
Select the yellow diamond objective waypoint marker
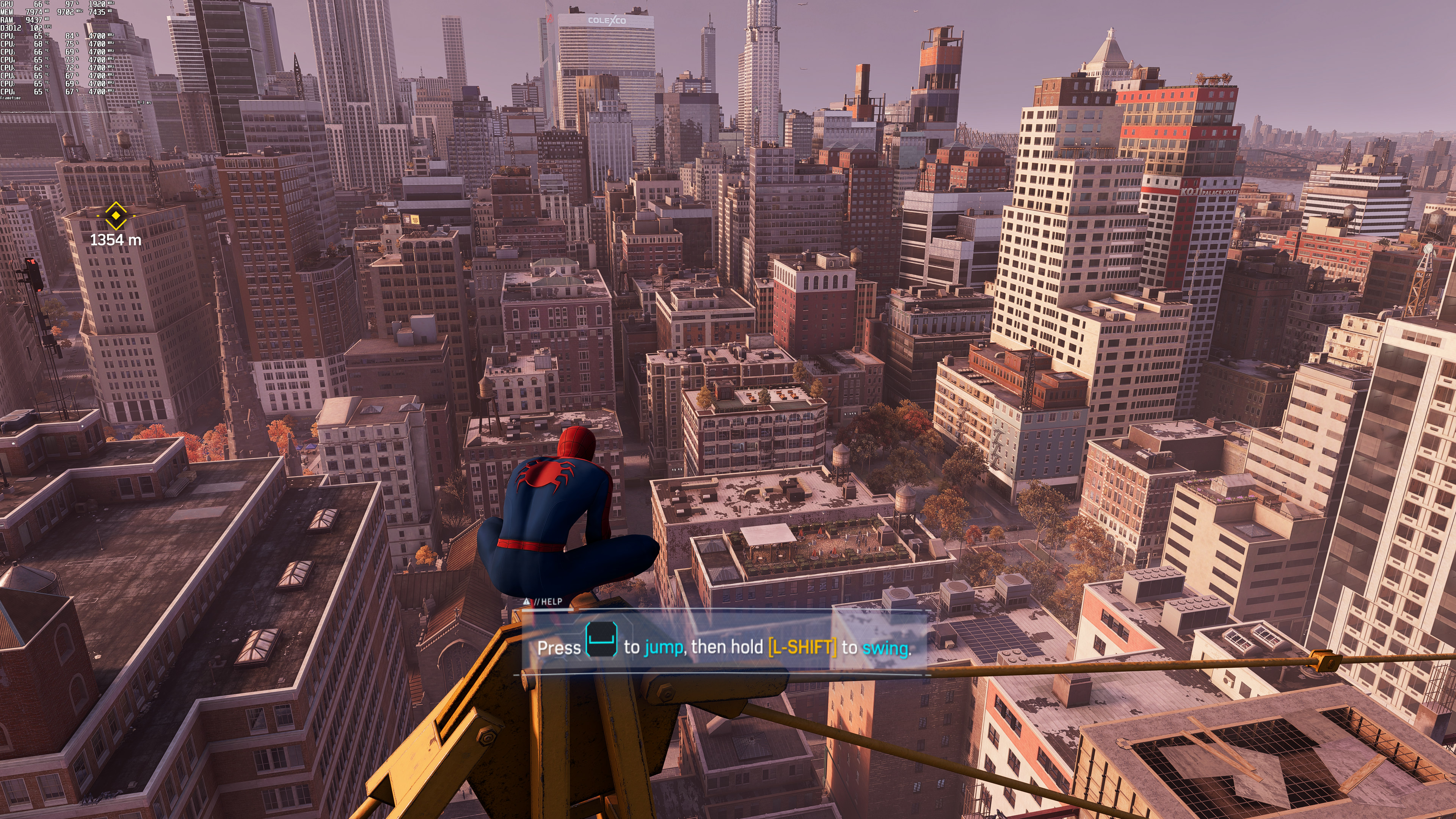pyautogui.click(x=116, y=215)
